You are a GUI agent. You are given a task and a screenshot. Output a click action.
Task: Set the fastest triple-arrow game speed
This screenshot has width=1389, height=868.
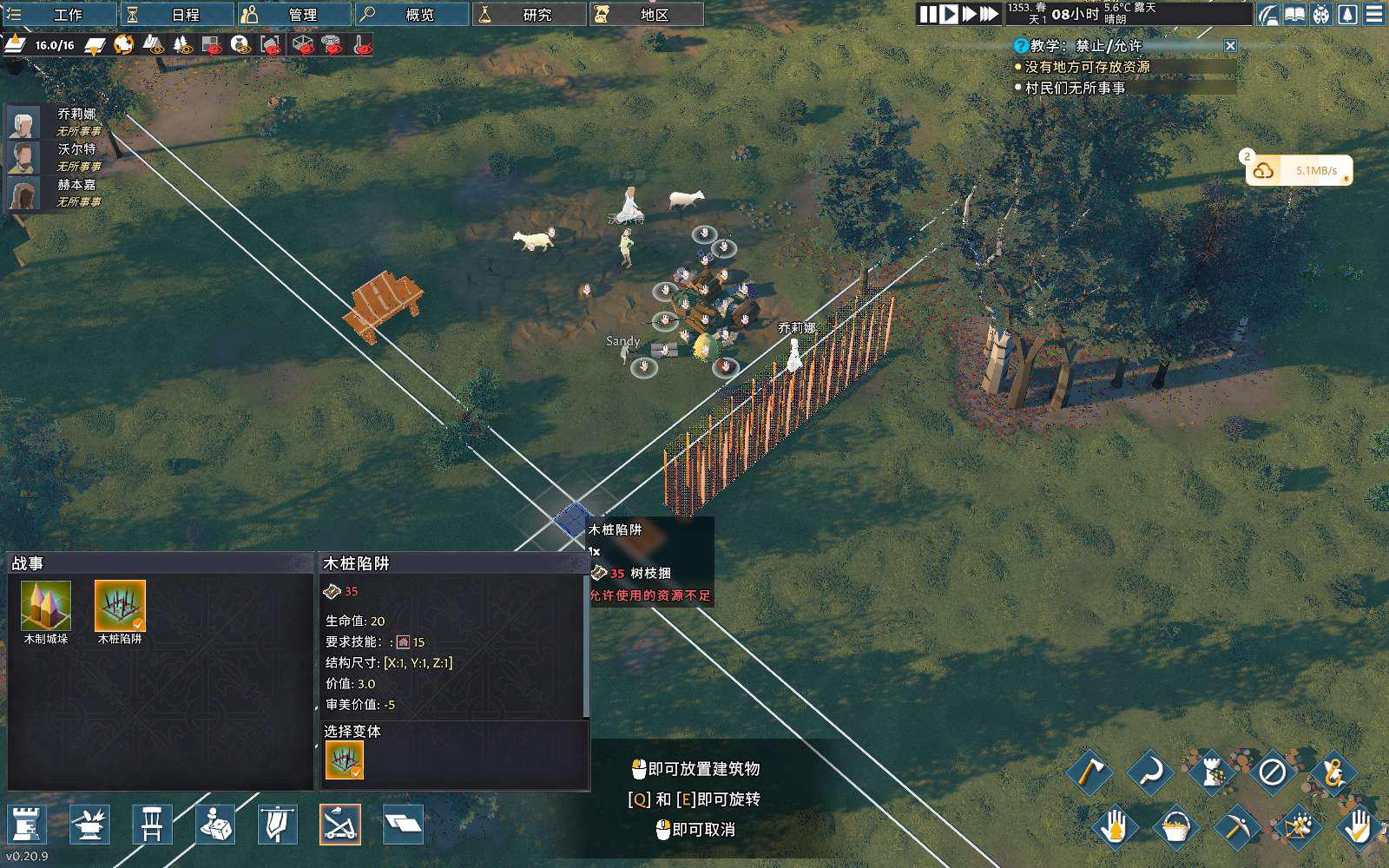point(989,14)
